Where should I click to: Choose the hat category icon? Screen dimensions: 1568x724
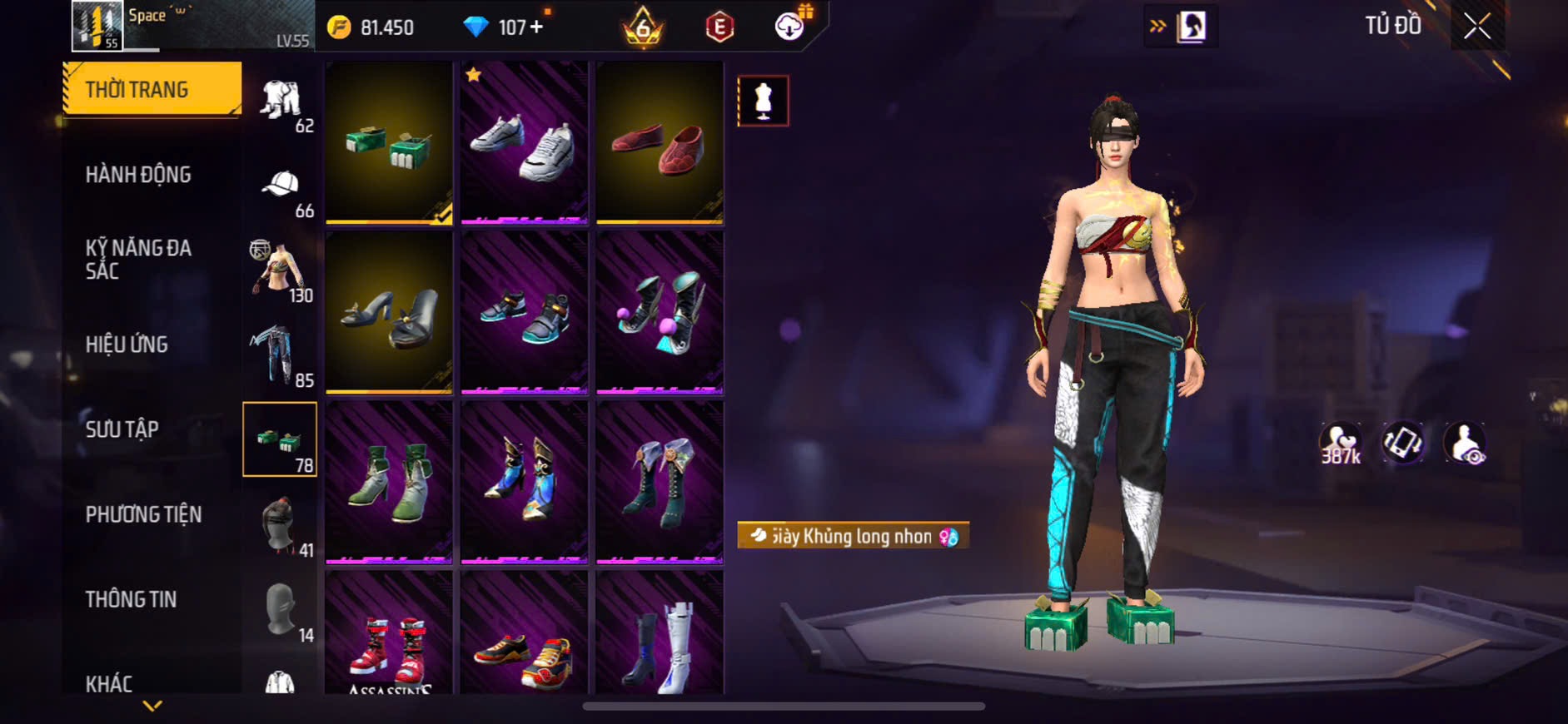tap(281, 185)
